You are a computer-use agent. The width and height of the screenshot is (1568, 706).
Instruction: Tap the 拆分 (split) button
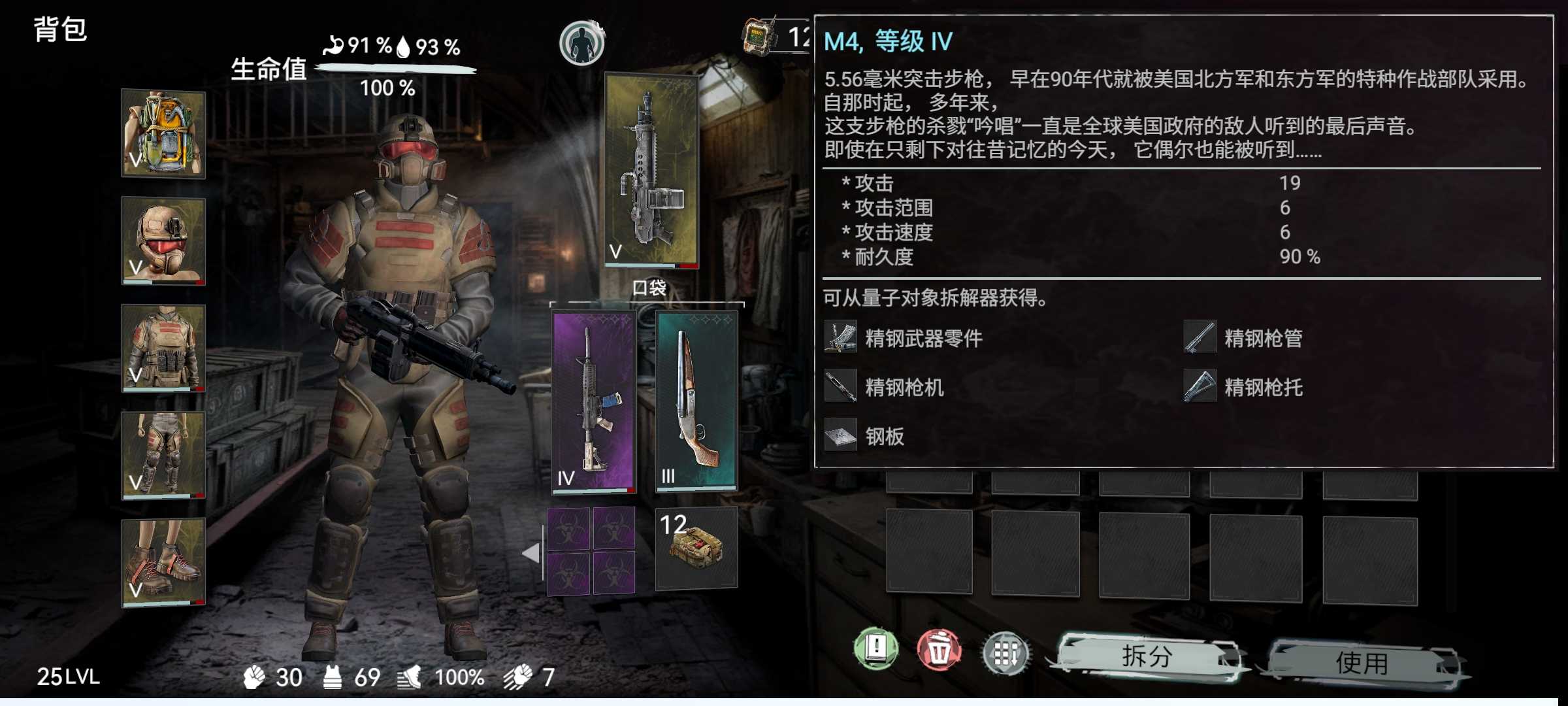(1147, 656)
